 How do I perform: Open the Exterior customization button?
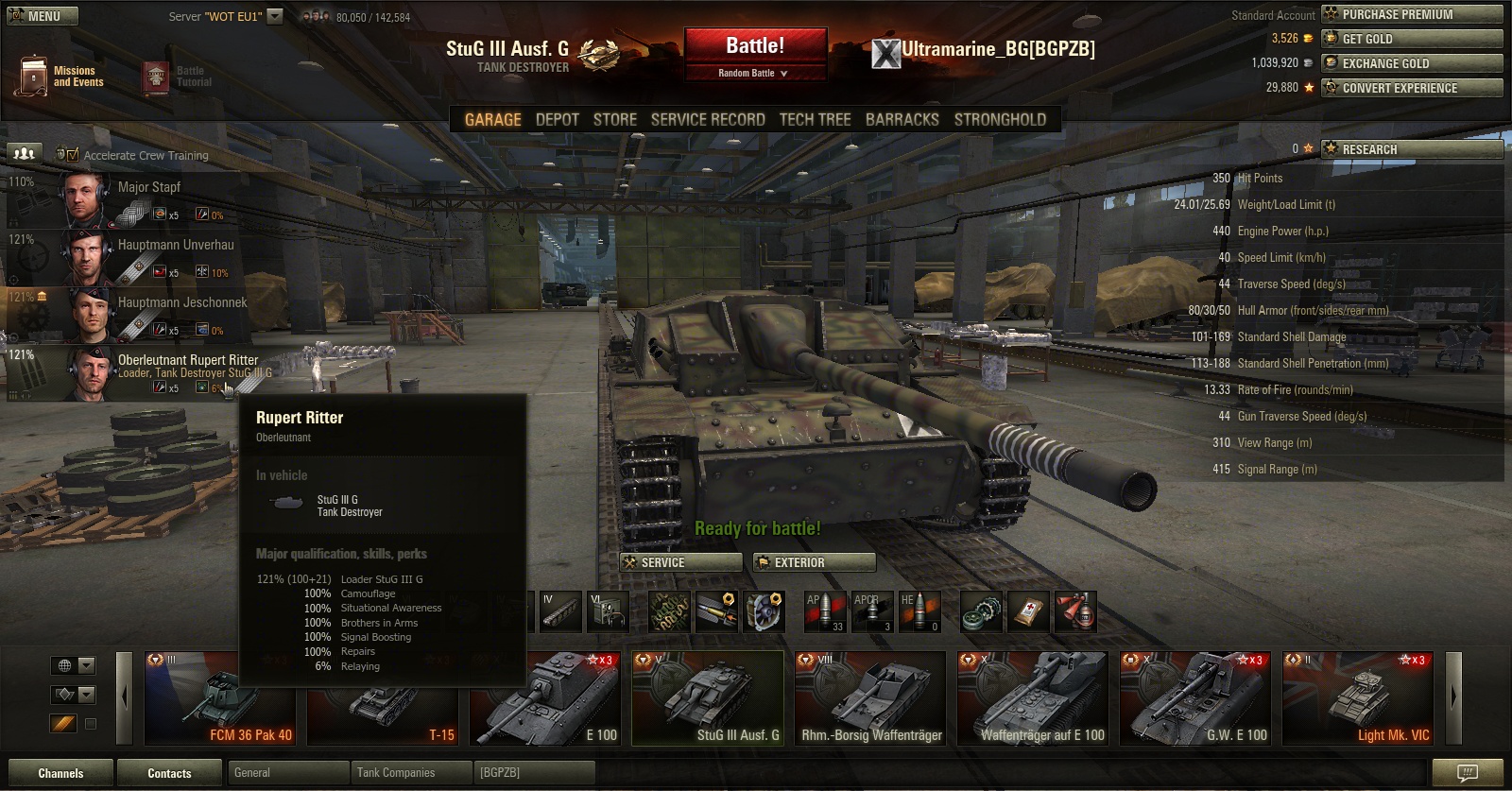click(814, 562)
